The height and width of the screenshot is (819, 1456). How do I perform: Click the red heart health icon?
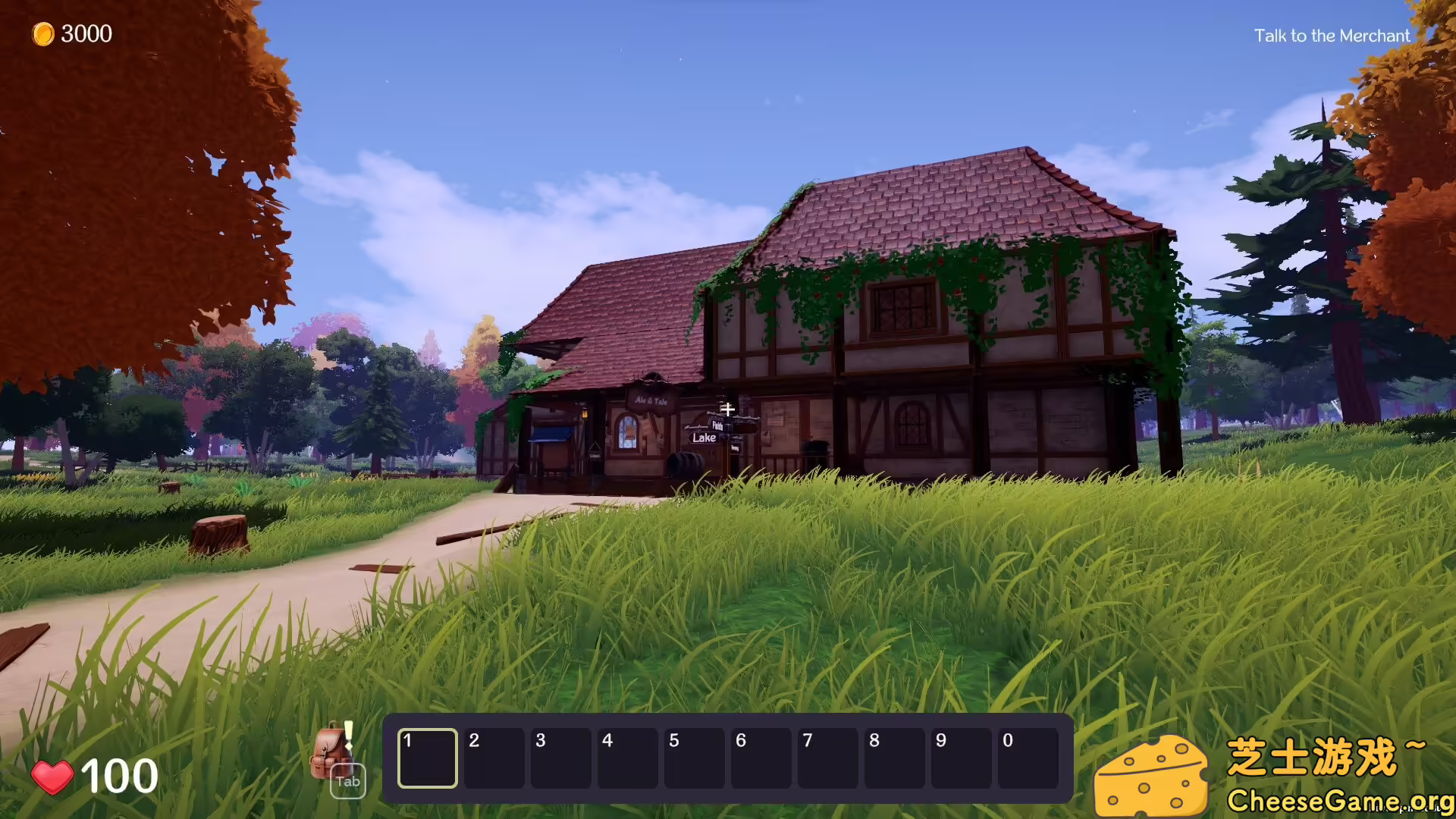point(52,774)
